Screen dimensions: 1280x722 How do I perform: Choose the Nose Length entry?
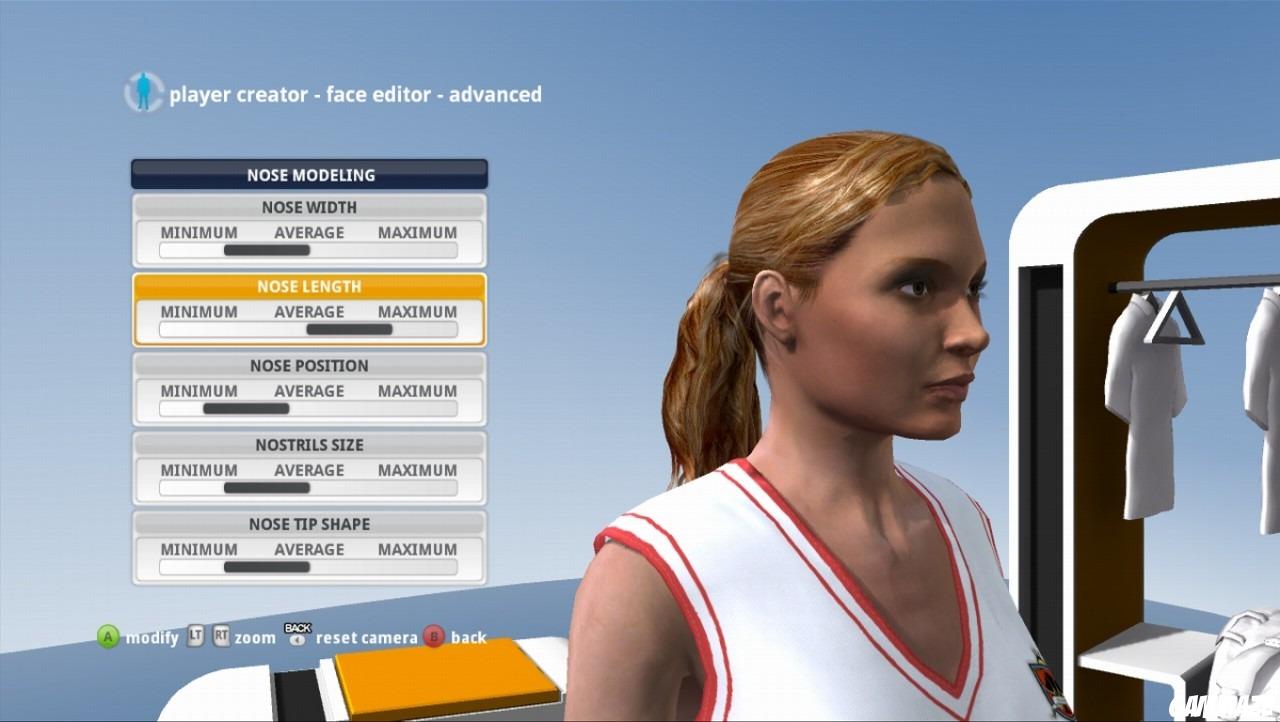pyautogui.click(x=309, y=287)
